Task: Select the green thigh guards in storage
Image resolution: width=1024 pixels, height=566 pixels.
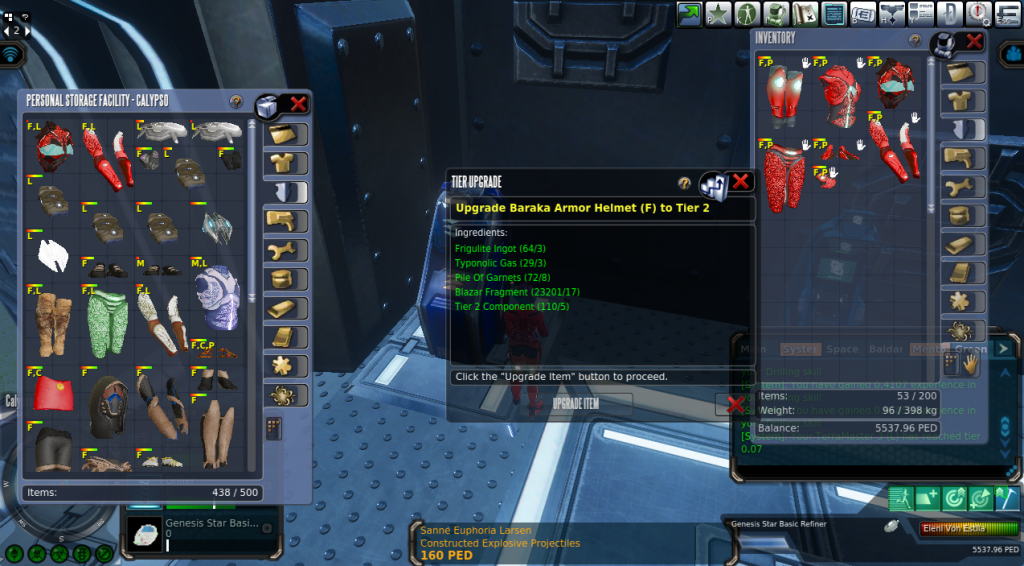Action: pos(107,322)
